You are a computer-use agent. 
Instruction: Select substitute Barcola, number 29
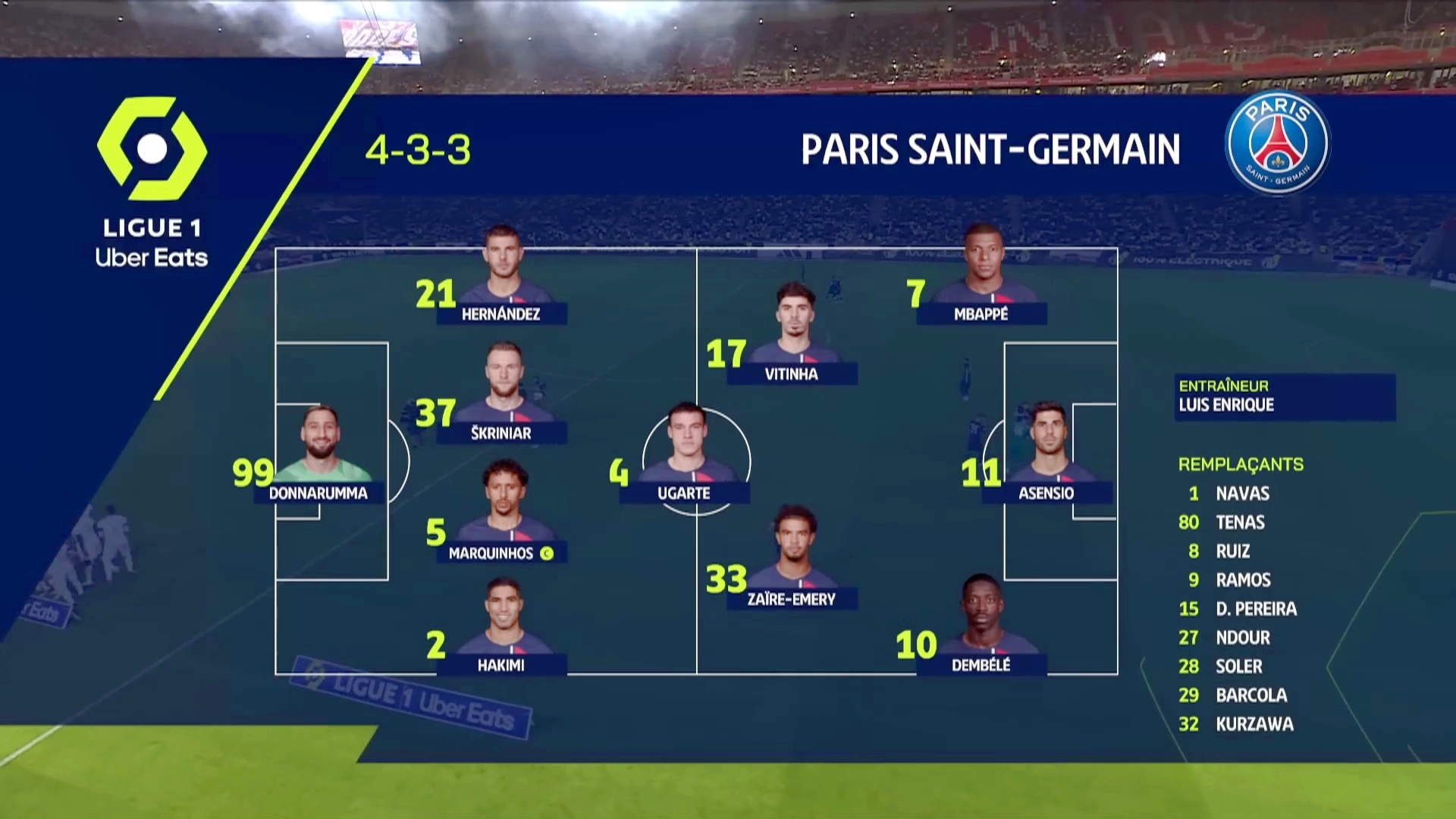pos(1251,695)
